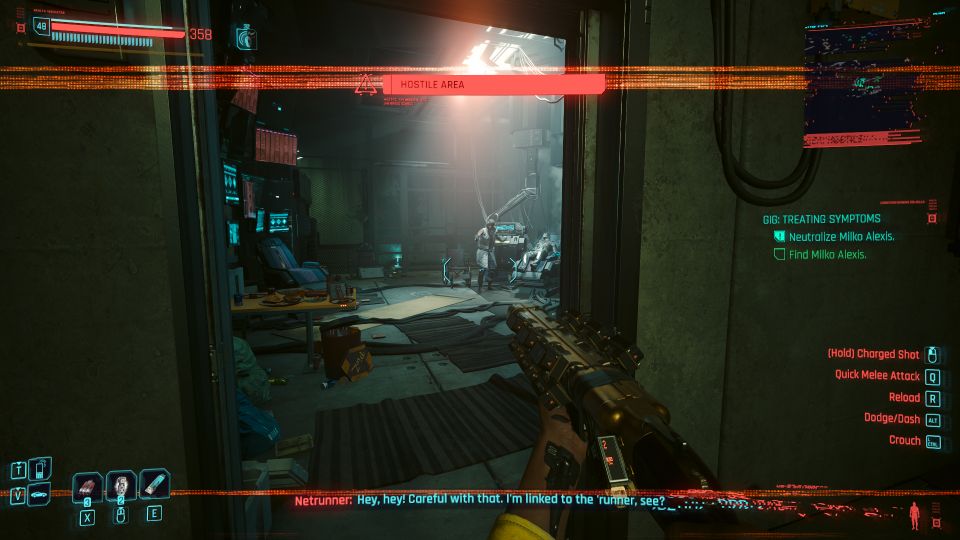
Task: Click the cyberware status icon beside the health bar
Action: [x=244, y=38]
